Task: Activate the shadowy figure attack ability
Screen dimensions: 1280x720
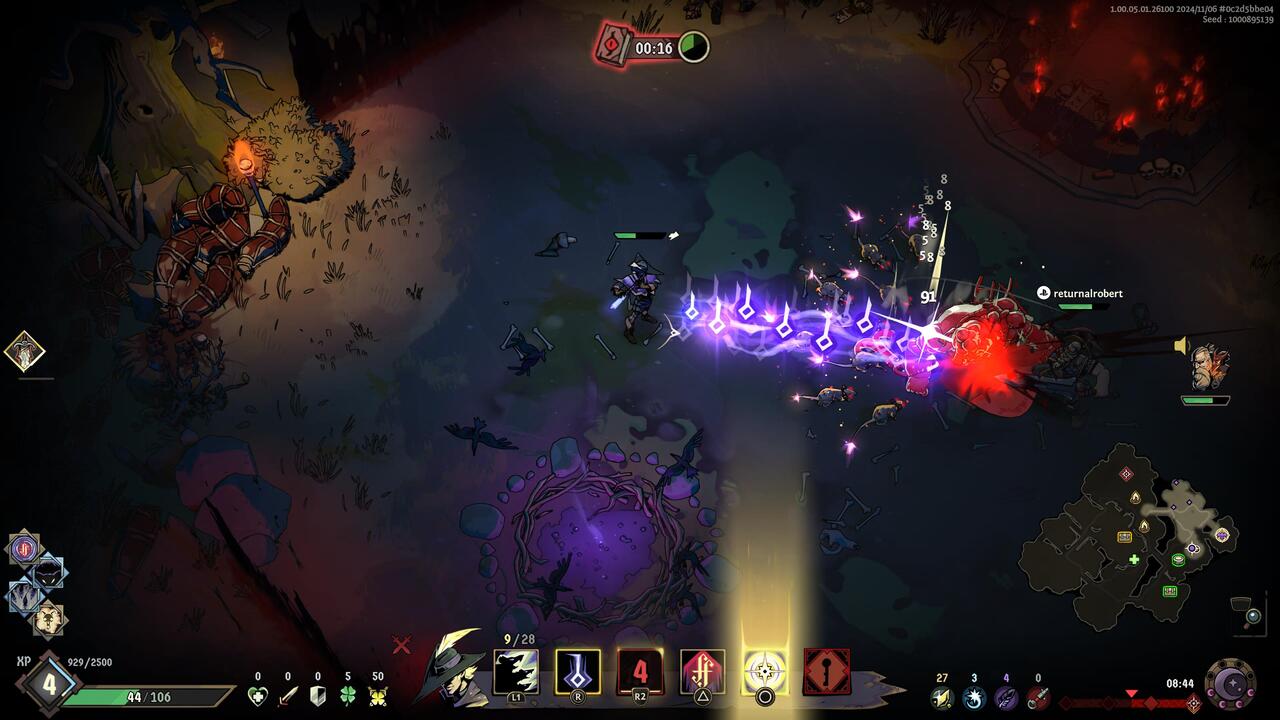Action: (x=516, y=672)
